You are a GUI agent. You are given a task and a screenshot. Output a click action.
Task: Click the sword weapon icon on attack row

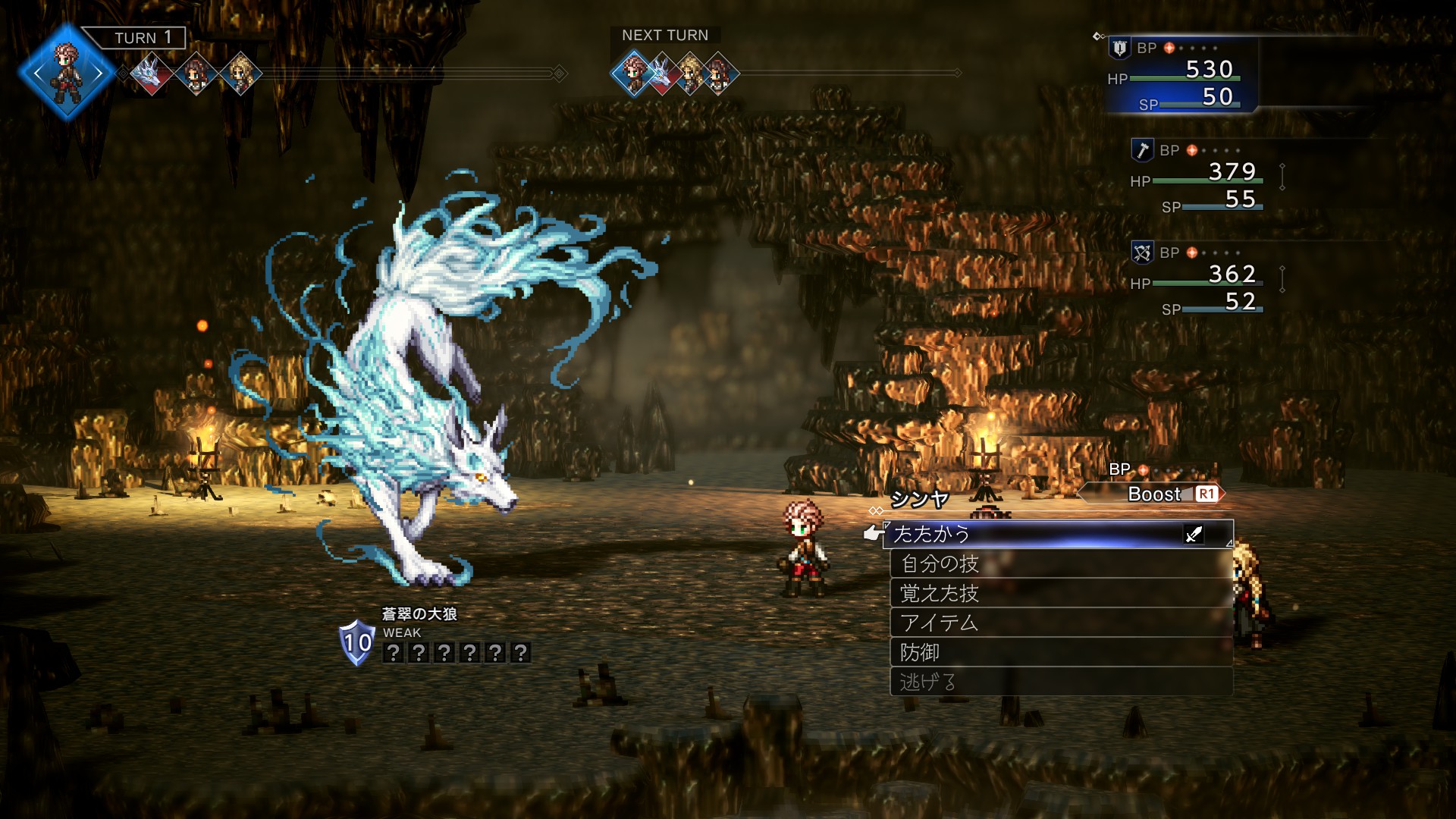(1194, 535)
